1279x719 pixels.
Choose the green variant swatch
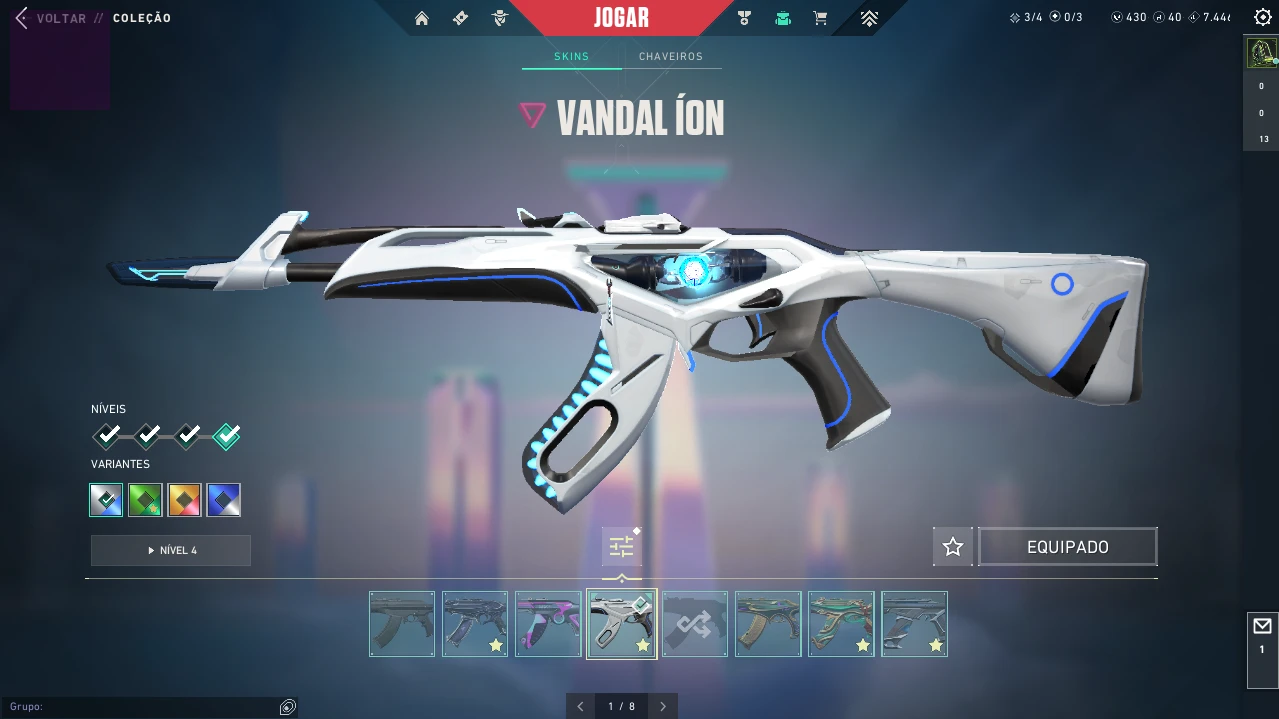(x=145, y=500)
